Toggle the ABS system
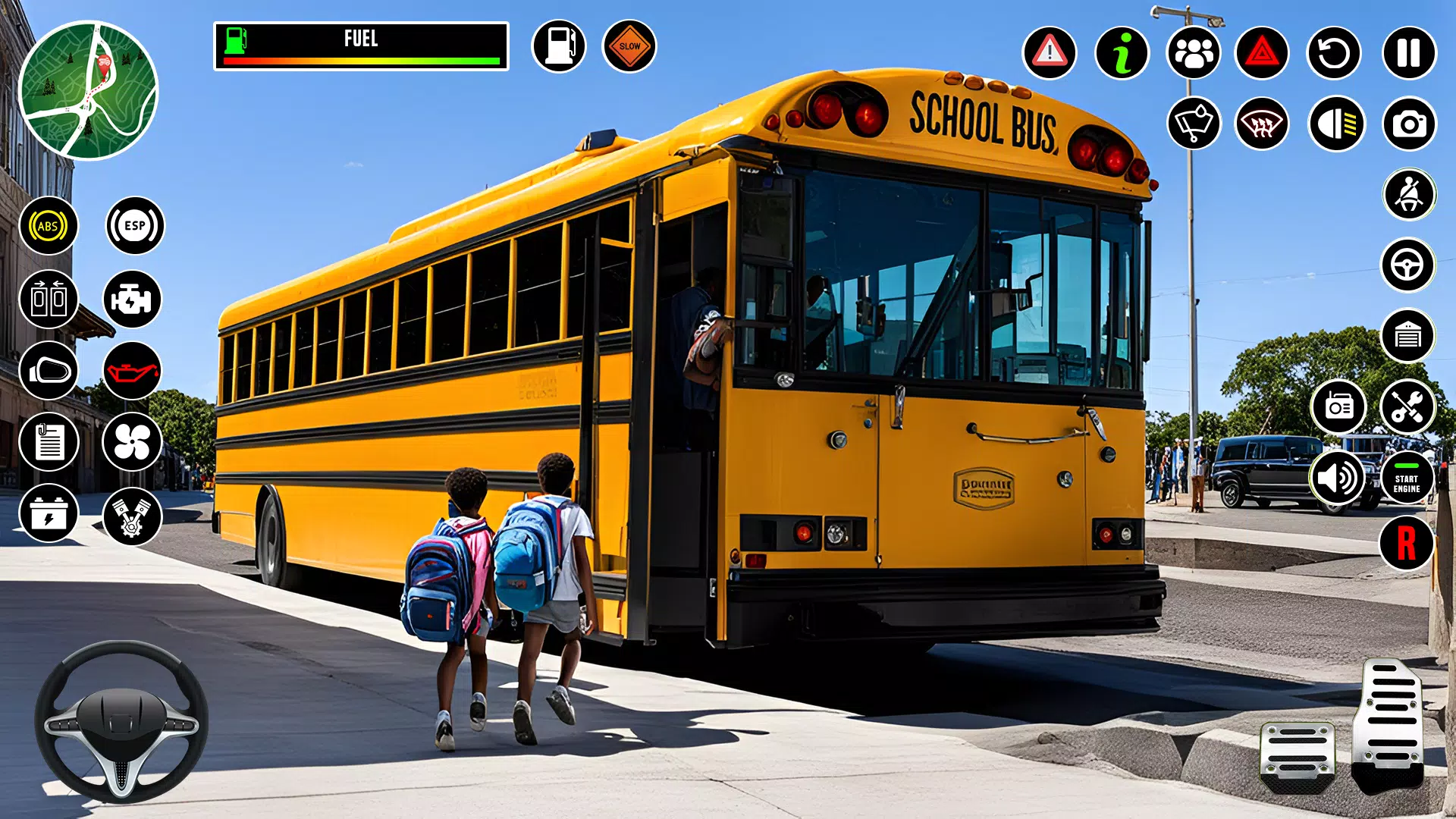 coord(49,224)
